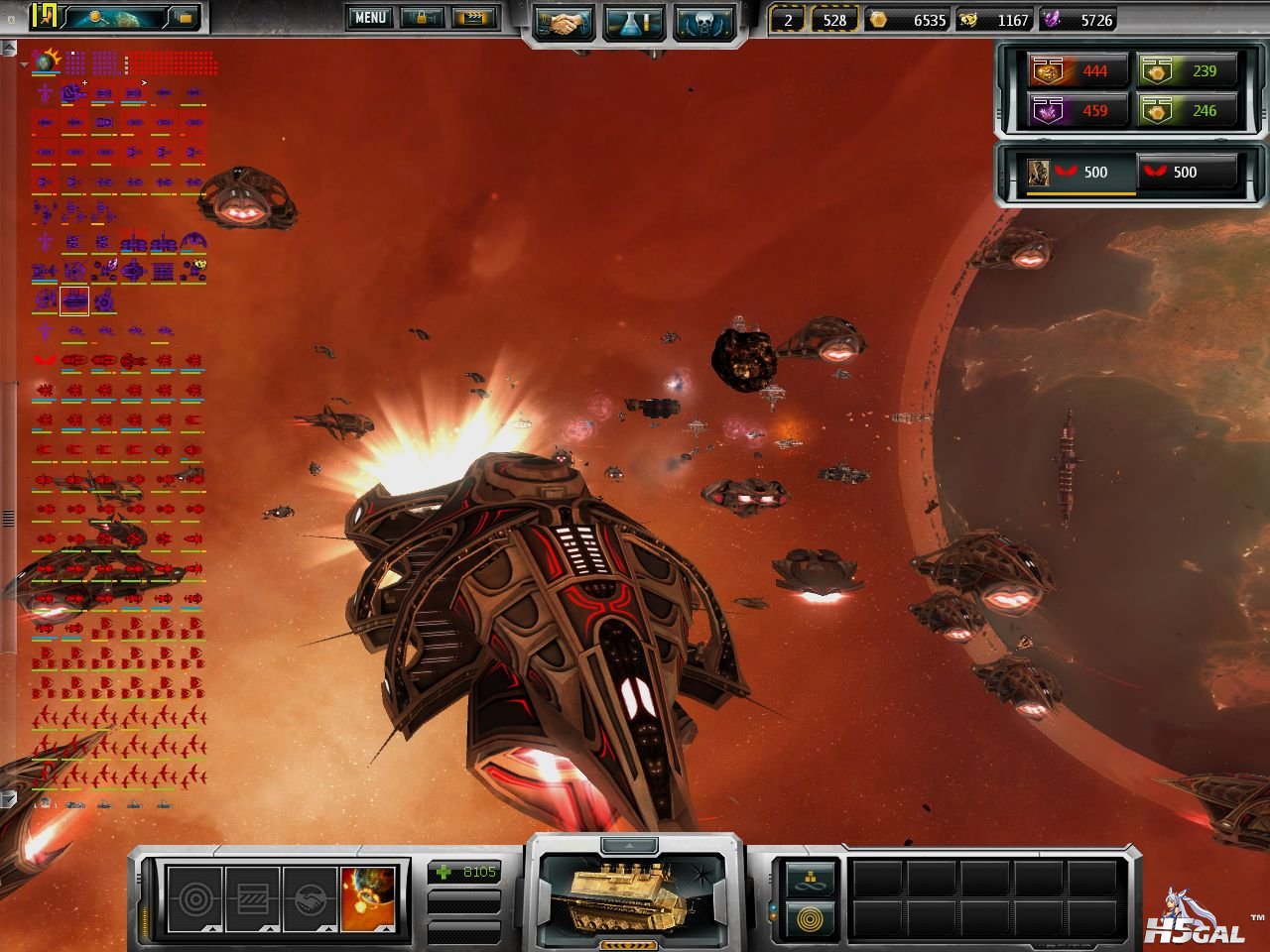The width and height of the screenshot is (1270, 952).
Task: Open the game MENU
Action: [x=369, y=18]
